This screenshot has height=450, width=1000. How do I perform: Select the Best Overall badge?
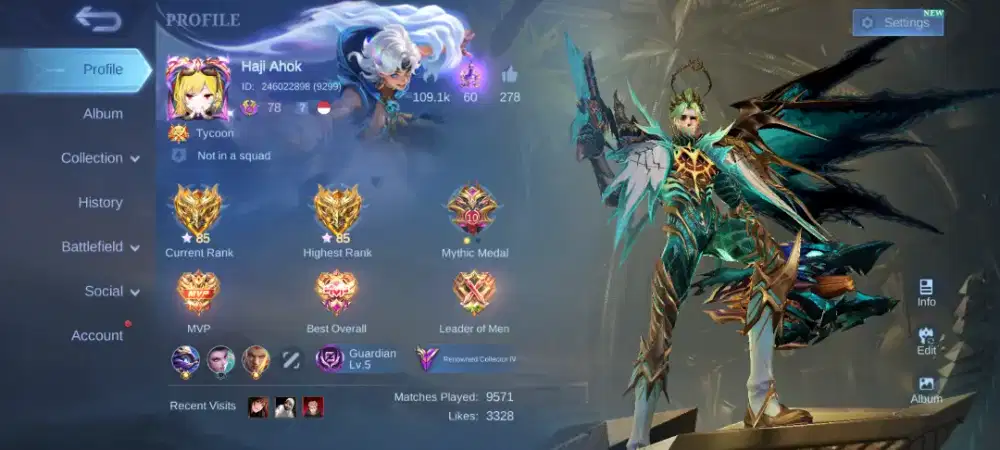click(336, 292)
